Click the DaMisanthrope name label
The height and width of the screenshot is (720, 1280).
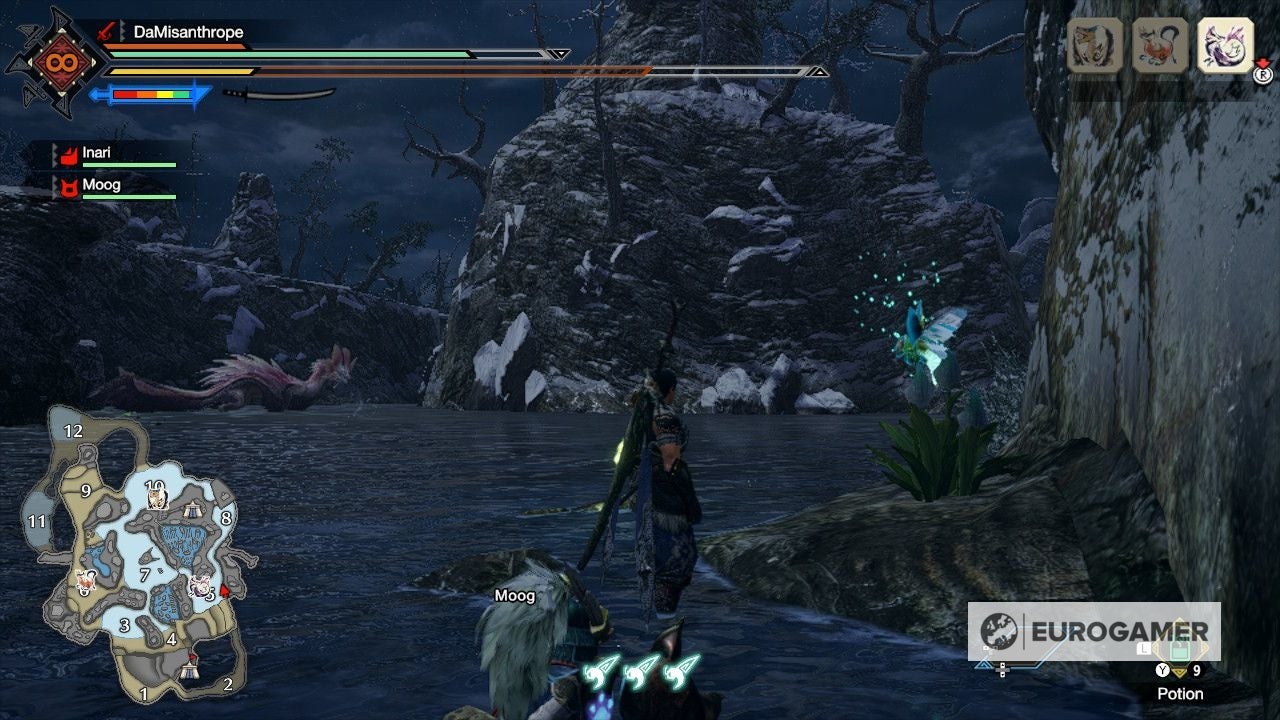pos(189,31)
